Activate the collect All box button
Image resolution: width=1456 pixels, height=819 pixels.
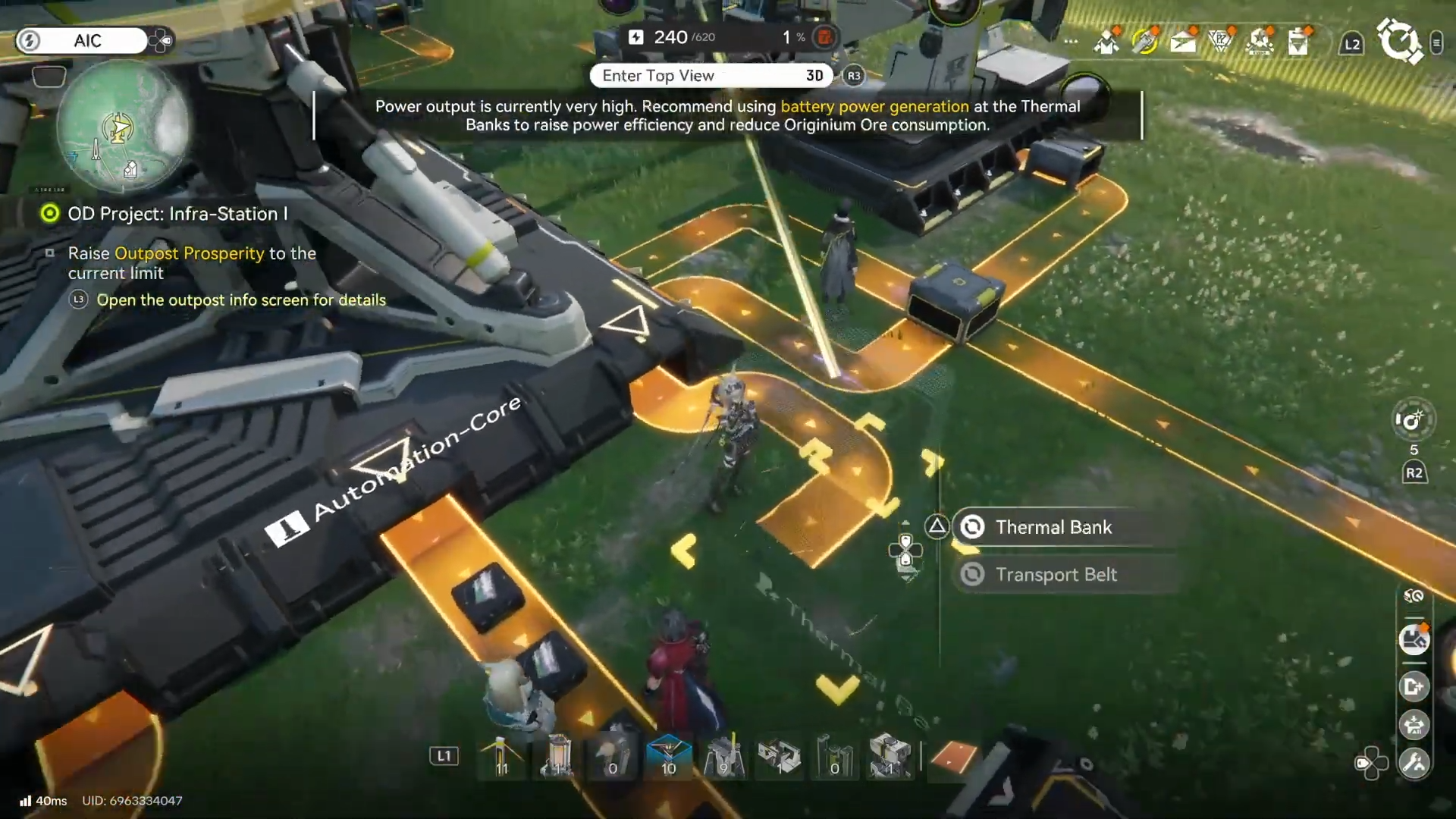(x=1414, y=725)
